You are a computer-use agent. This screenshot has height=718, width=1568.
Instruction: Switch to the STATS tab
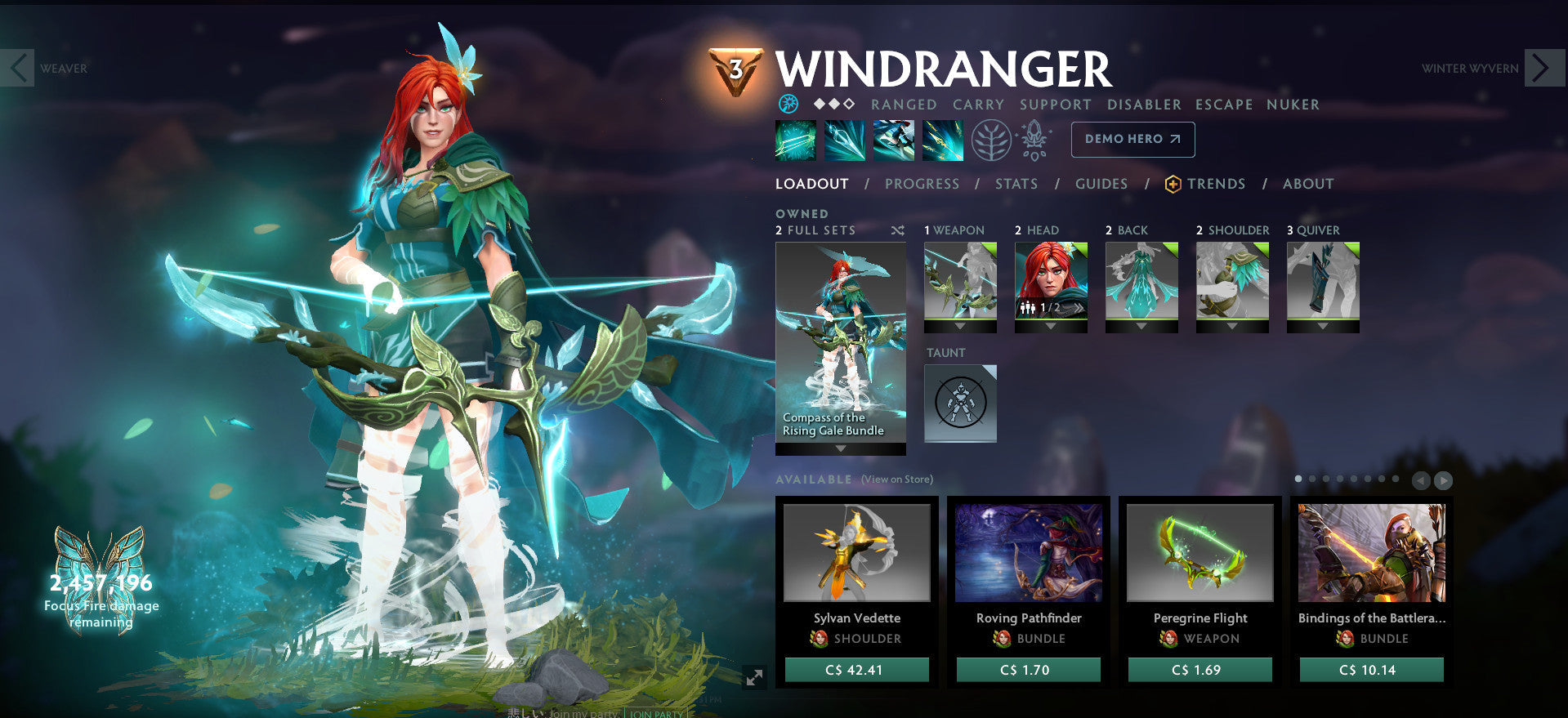pyautogui.click(x=1016, y=184)
